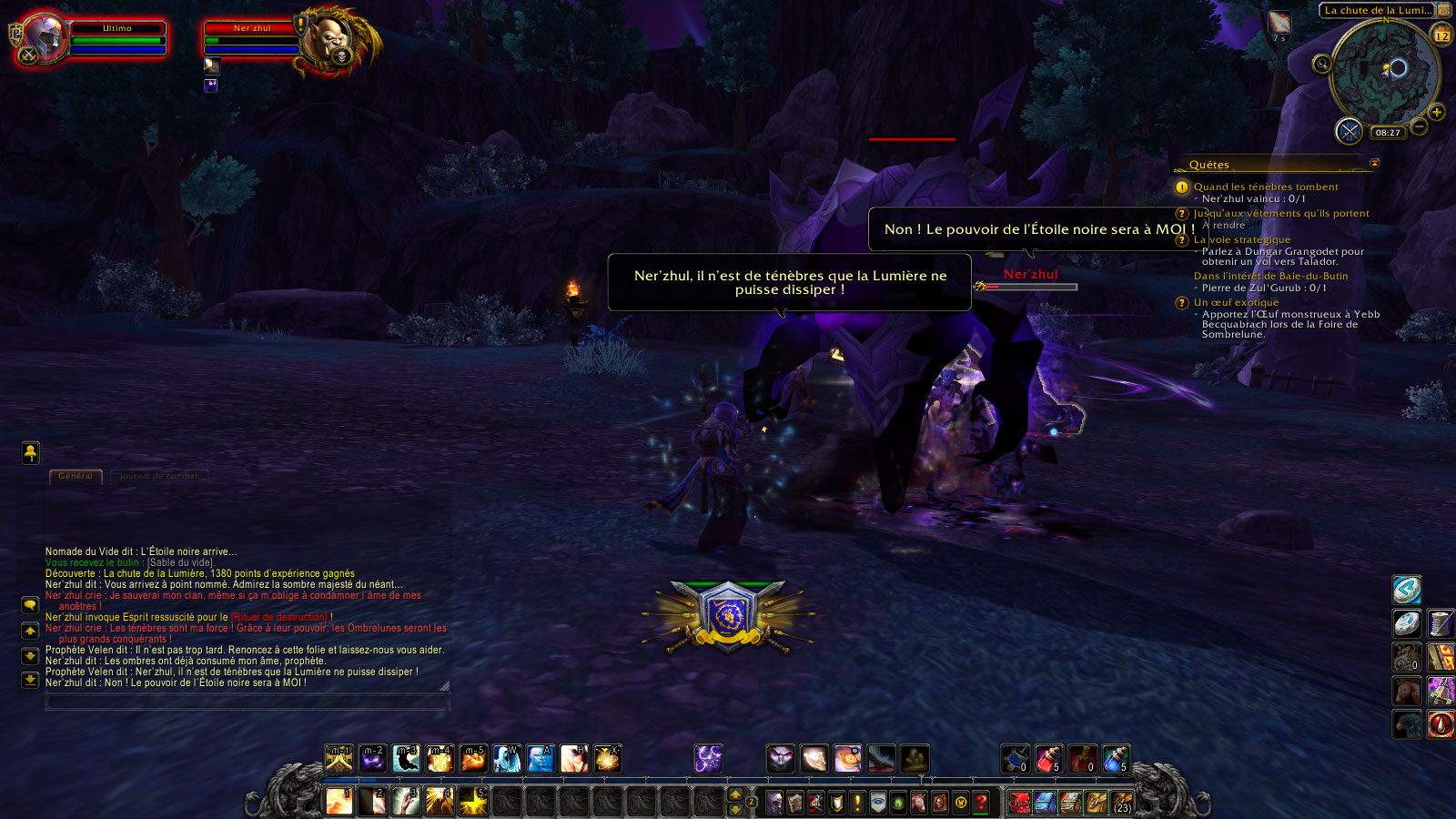The width and height of the screenshot is (1456, 819).
Task: Open the calendar button showing 12
Action: [x=1442, y=35]
